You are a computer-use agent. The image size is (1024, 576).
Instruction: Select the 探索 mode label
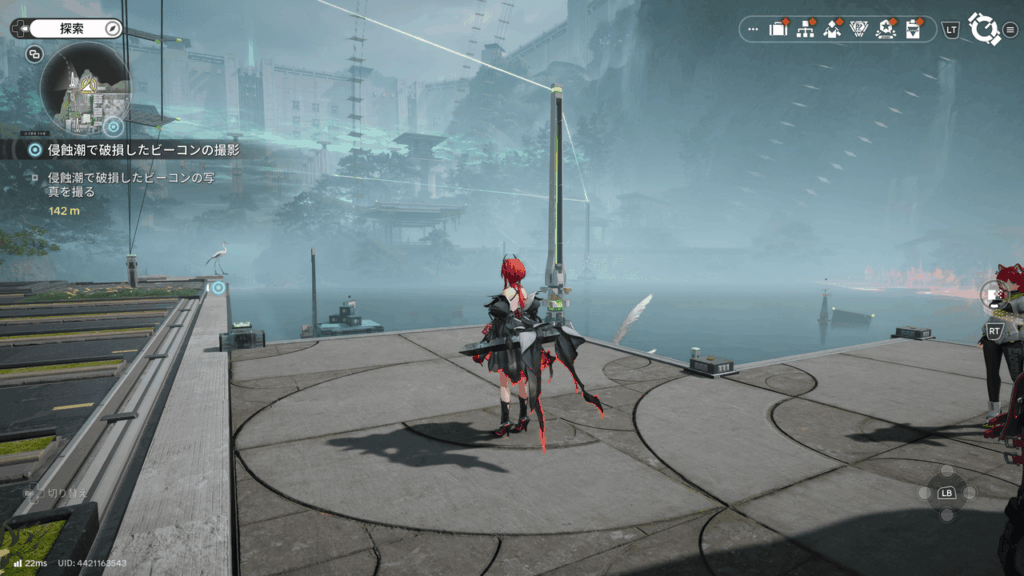(72, 29)
